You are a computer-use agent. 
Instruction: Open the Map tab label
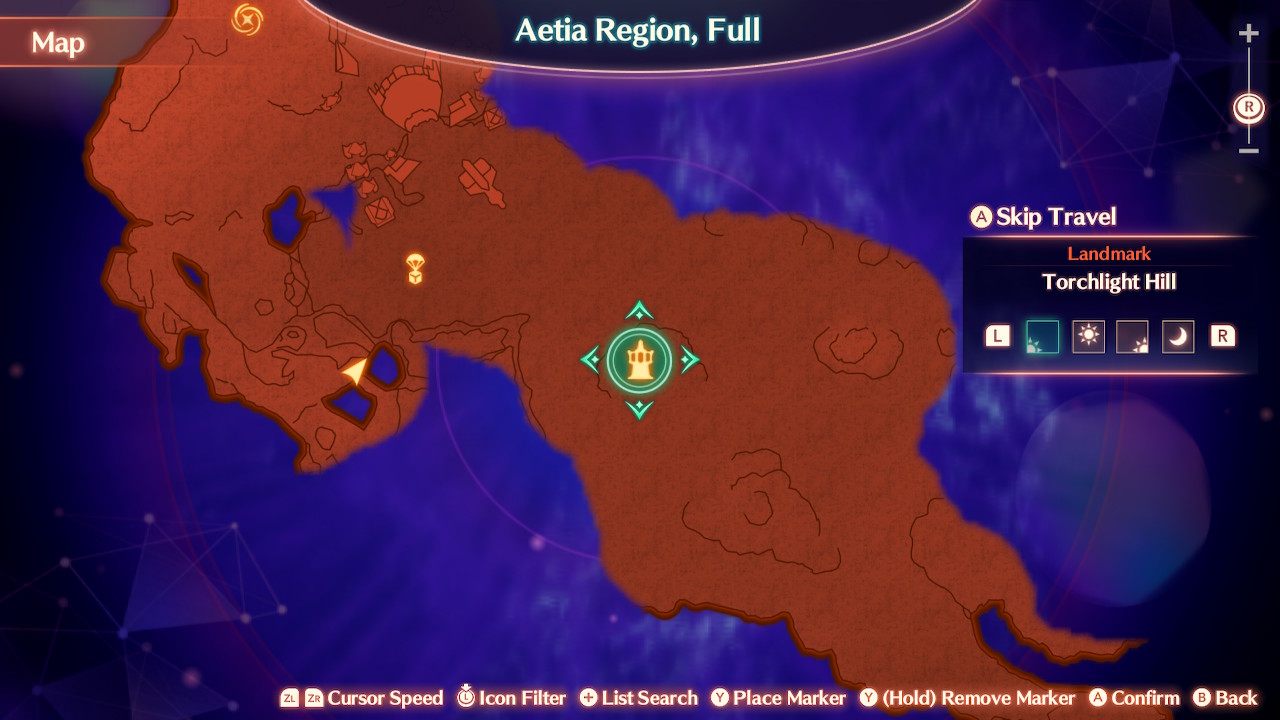60,43
